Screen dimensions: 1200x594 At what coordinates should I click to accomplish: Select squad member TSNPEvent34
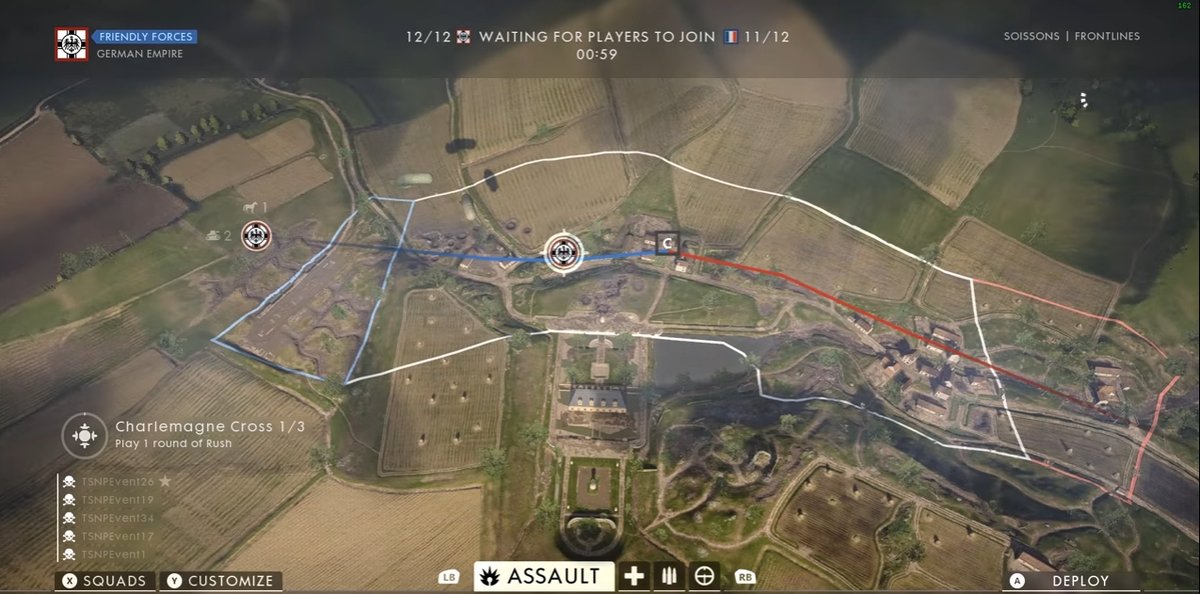point(118,518)
